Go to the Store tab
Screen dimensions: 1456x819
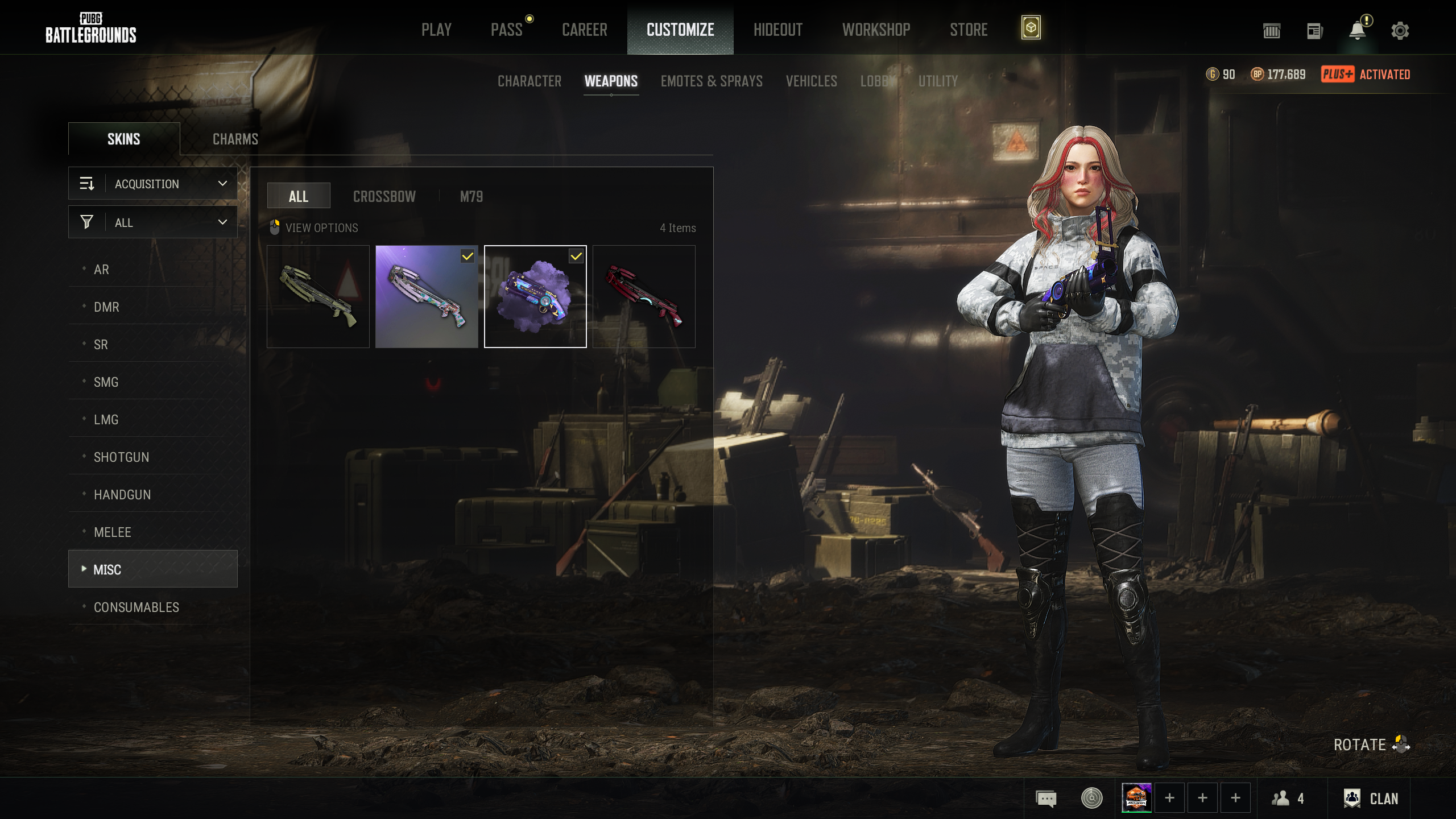click(x=969, y=30)
